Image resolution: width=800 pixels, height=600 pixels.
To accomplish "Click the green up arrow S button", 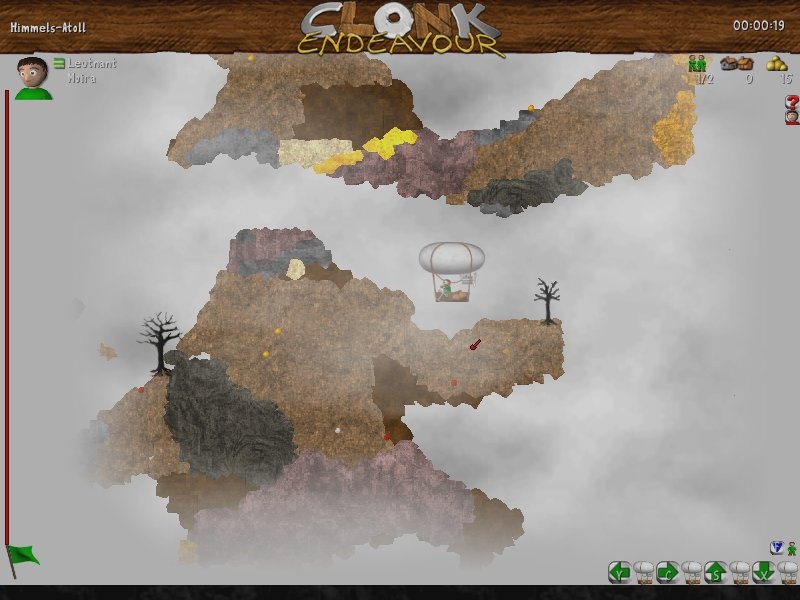I will coord(715,572).
